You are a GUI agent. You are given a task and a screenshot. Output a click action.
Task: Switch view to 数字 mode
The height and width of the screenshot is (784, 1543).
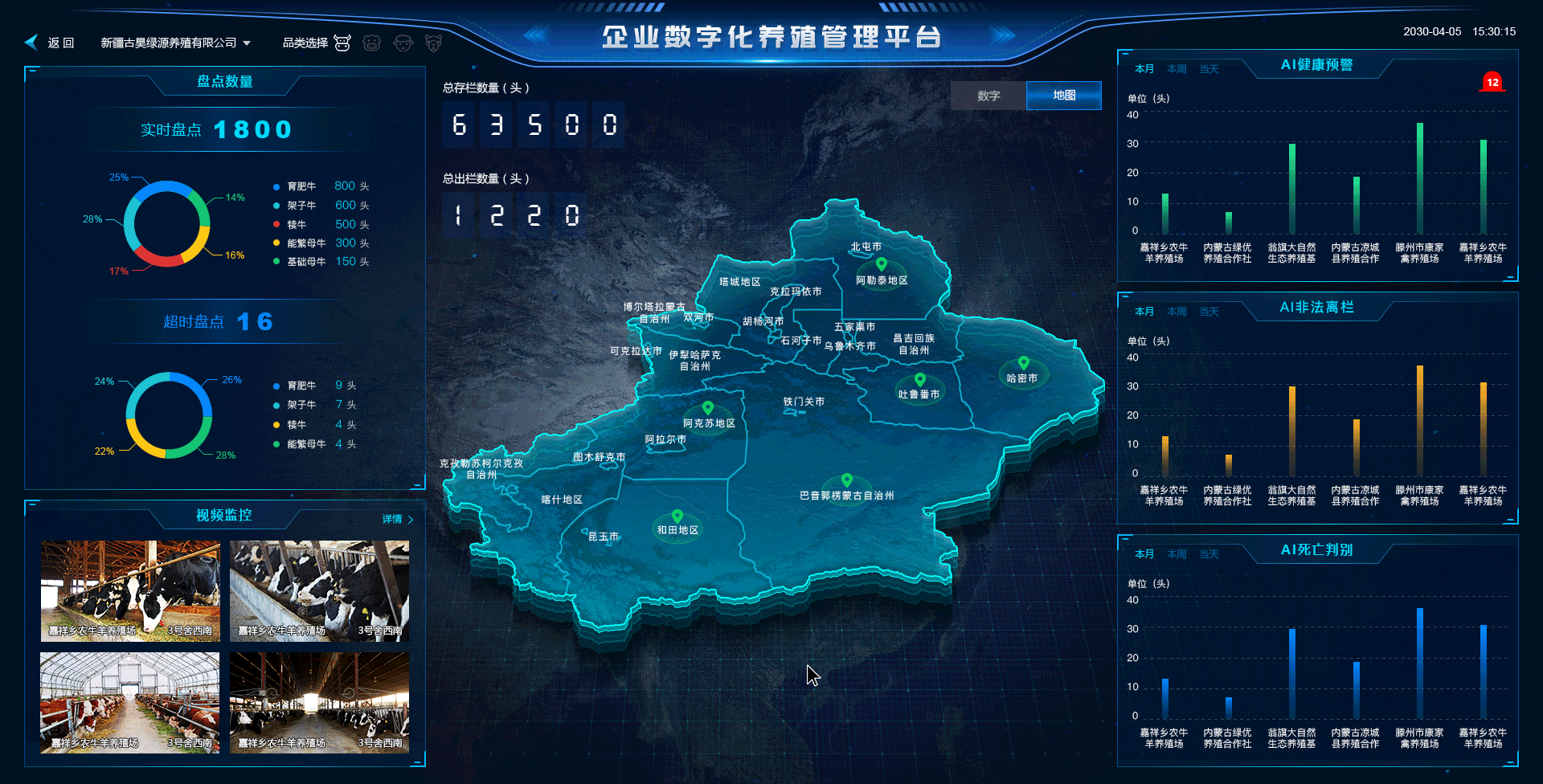click(x=988, y=96)
